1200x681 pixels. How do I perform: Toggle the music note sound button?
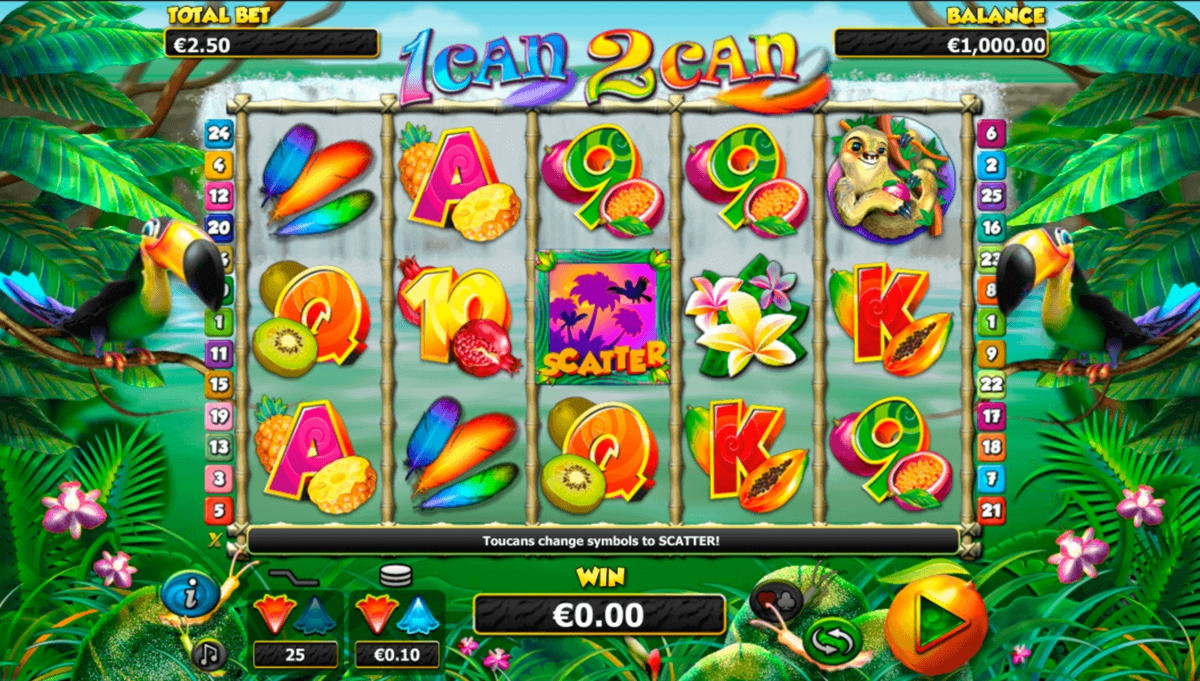[210, 654]
